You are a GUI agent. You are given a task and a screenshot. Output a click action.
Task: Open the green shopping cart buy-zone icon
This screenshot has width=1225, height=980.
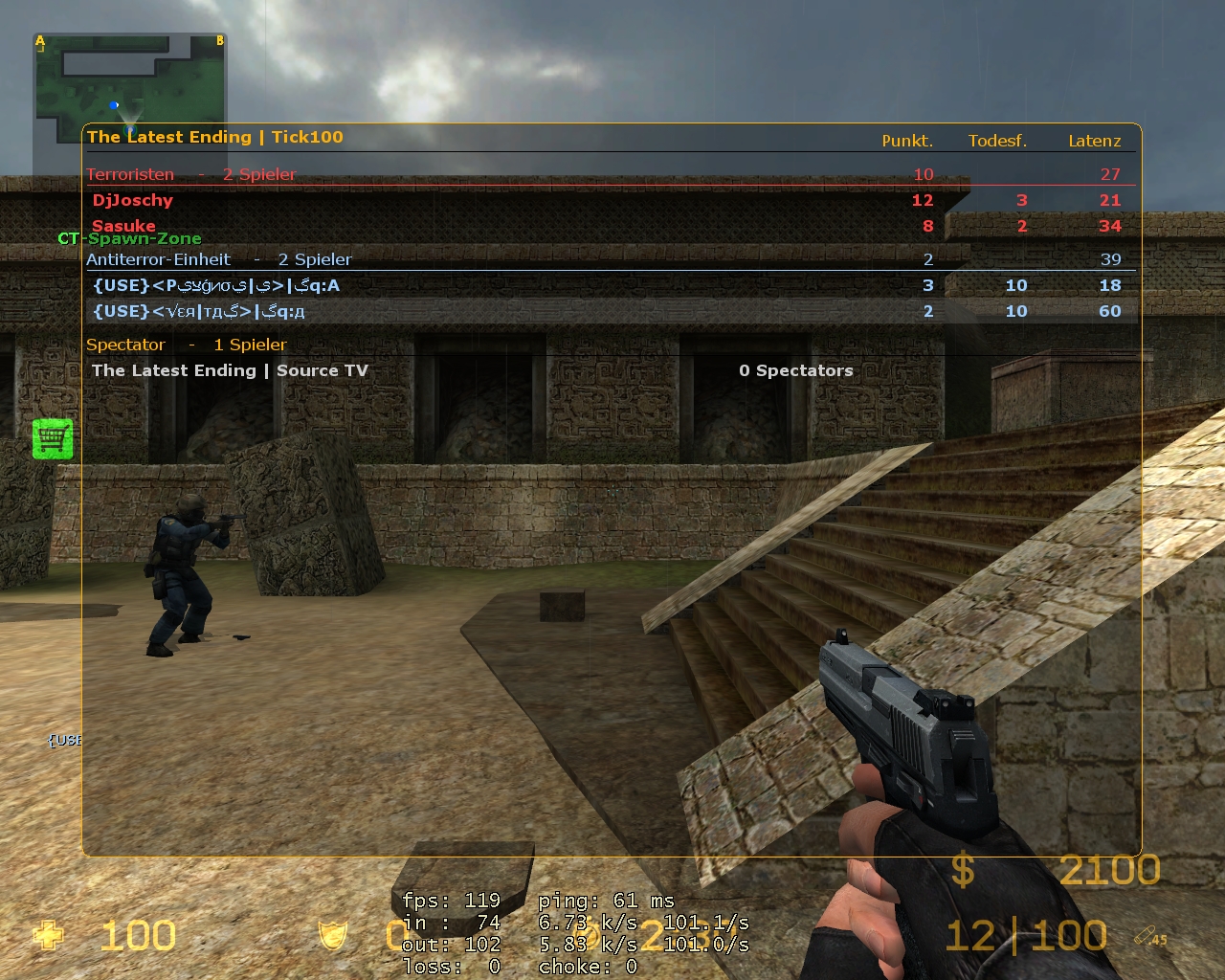(x=53, y=438)
